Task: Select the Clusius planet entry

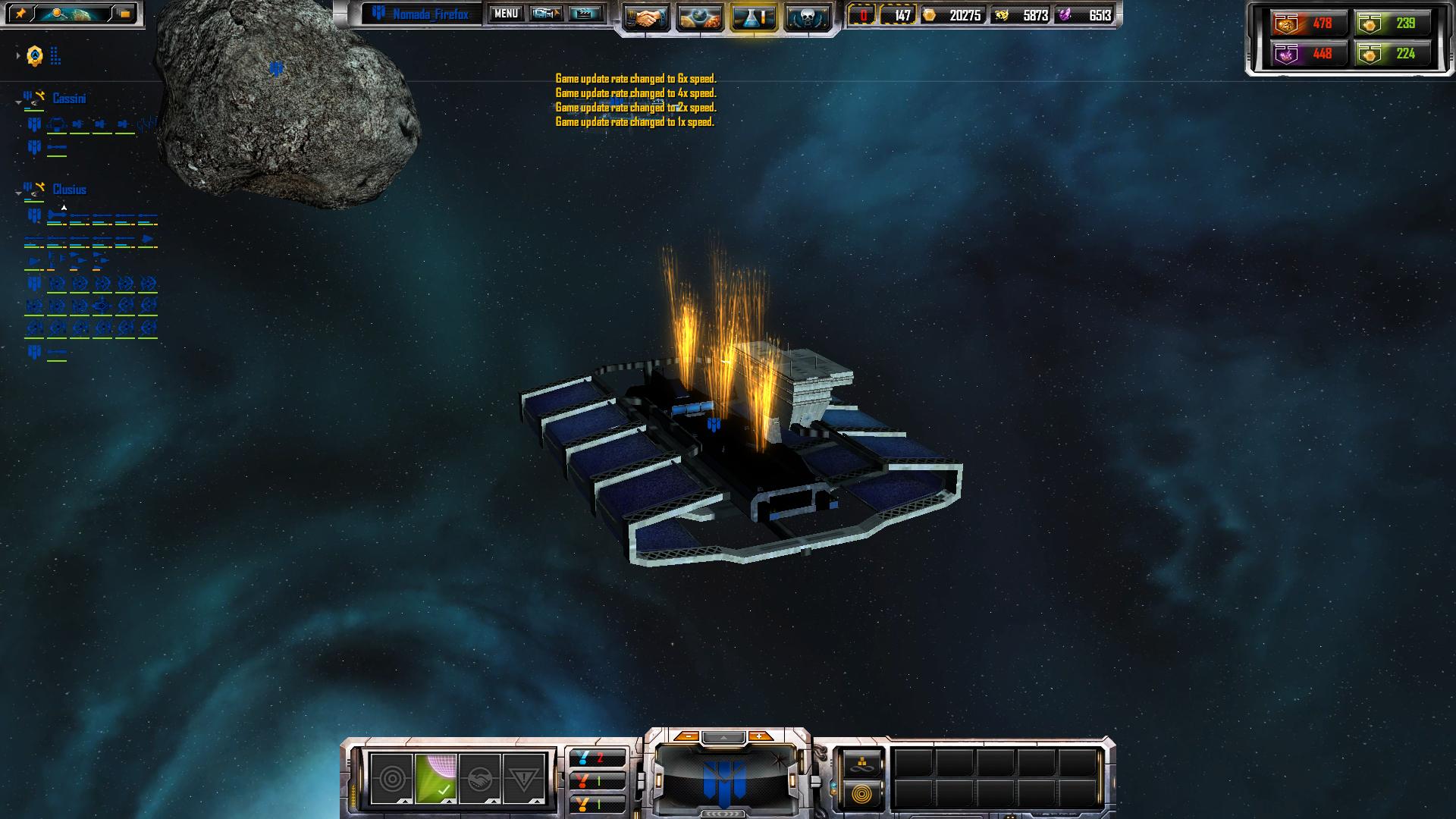Action: click(x=69, y=190)
